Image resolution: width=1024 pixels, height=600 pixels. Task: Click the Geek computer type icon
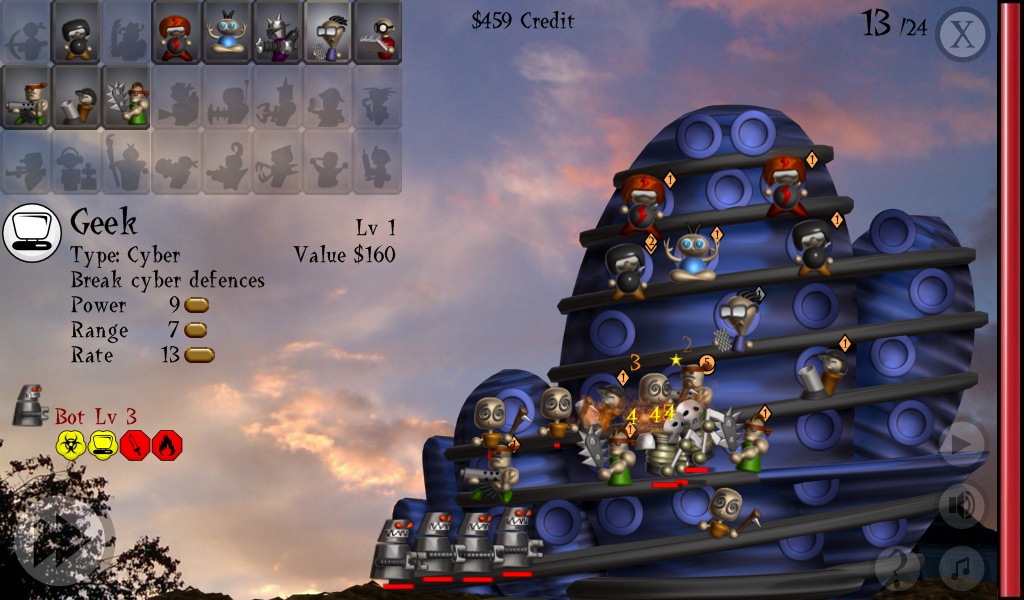33,233
